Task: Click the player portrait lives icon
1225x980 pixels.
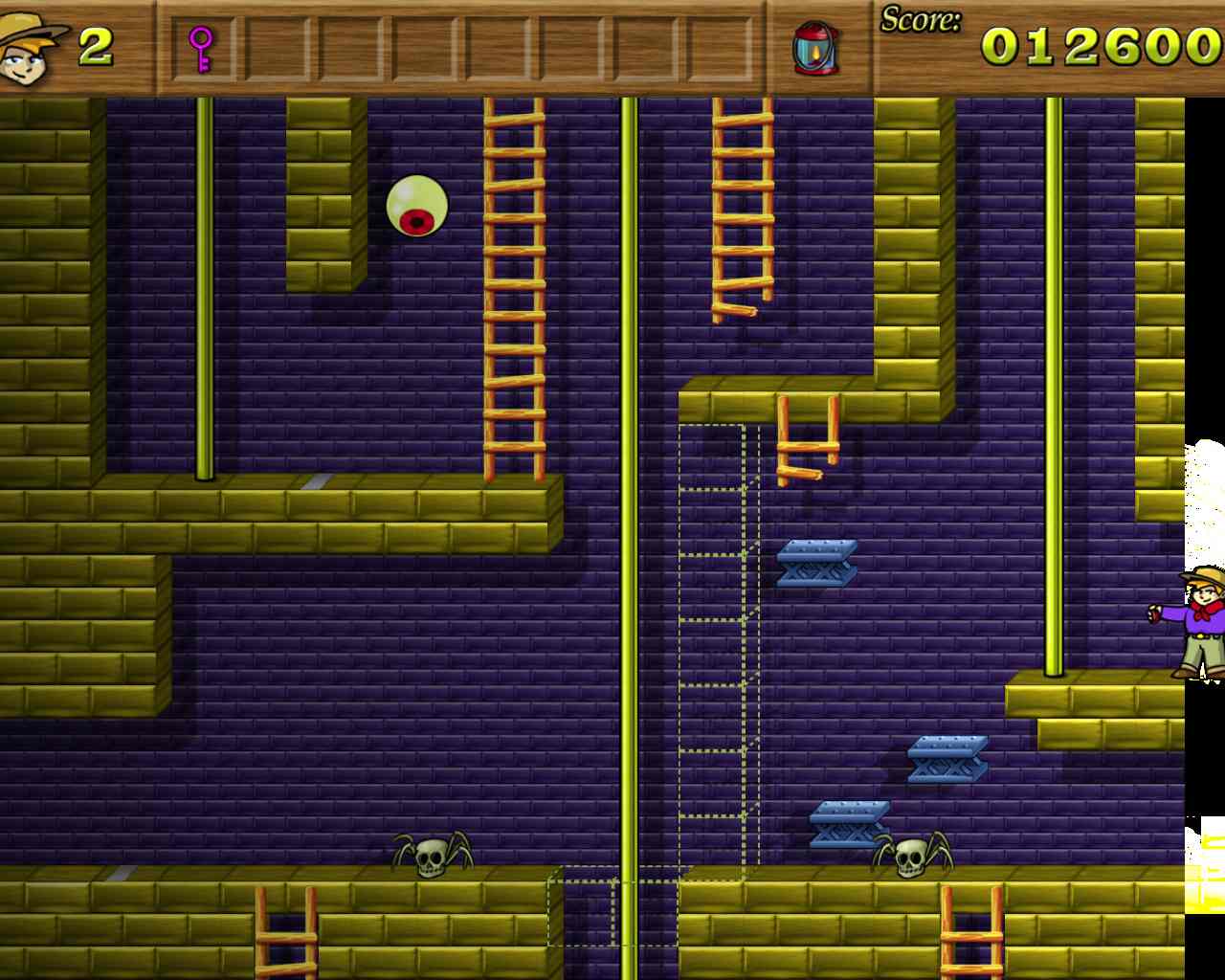Action: 29,48
